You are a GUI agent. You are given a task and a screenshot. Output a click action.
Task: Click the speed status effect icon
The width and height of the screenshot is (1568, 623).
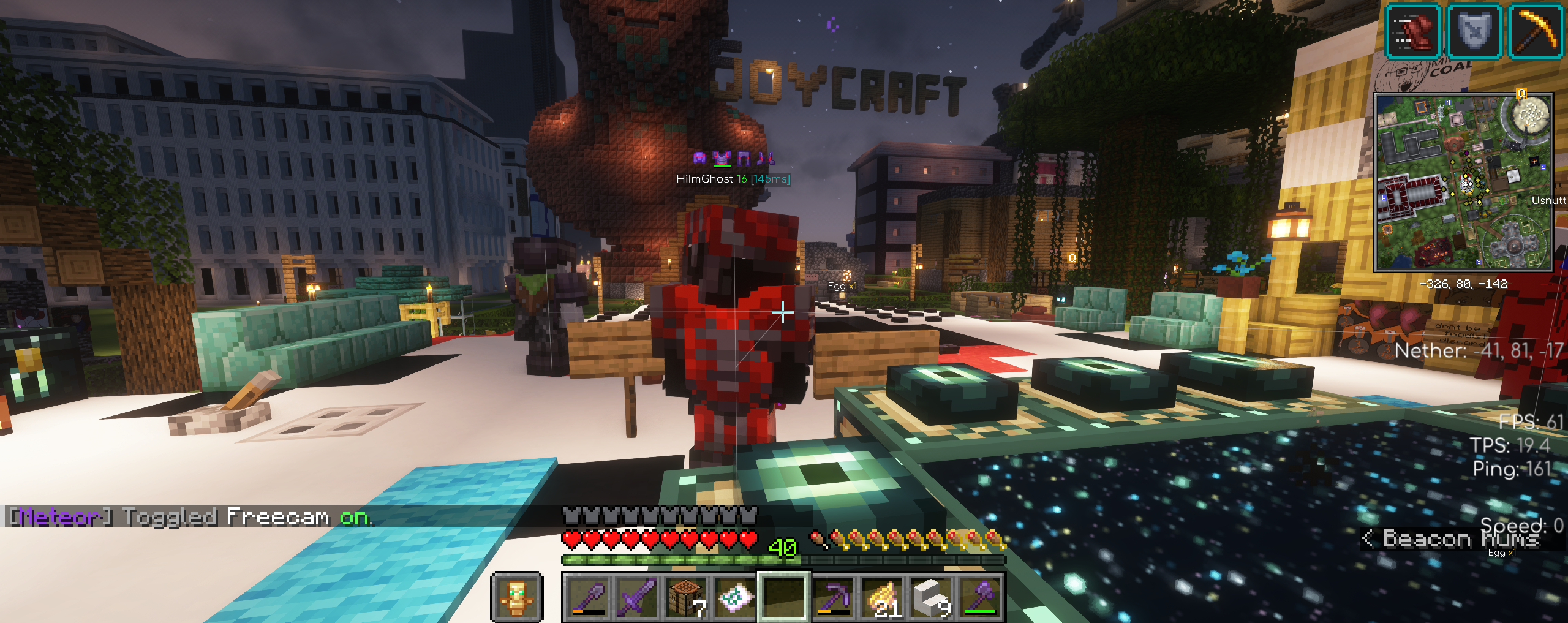point(1413,31)
